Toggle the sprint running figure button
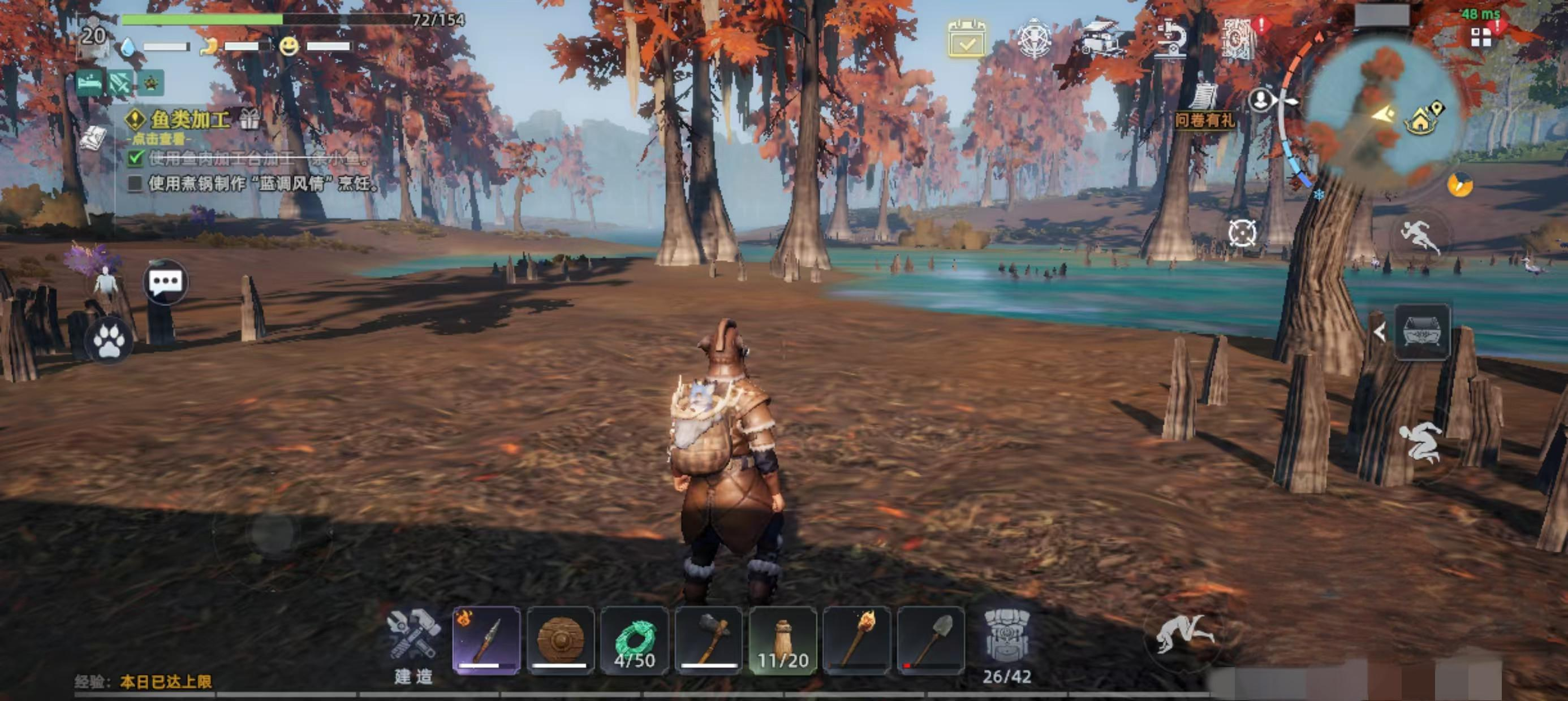Viewport: 1568px width, 701px height. [x=1419, y=237]
